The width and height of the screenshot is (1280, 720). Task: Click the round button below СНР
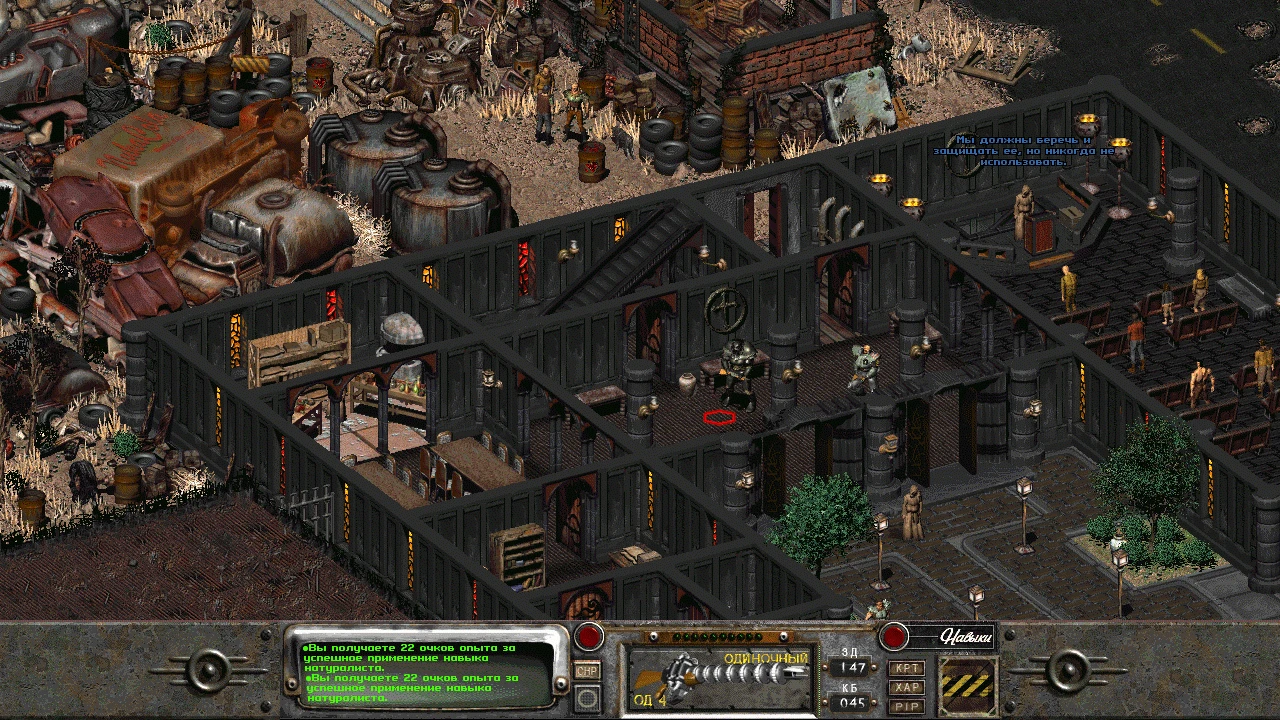(586, 697)
